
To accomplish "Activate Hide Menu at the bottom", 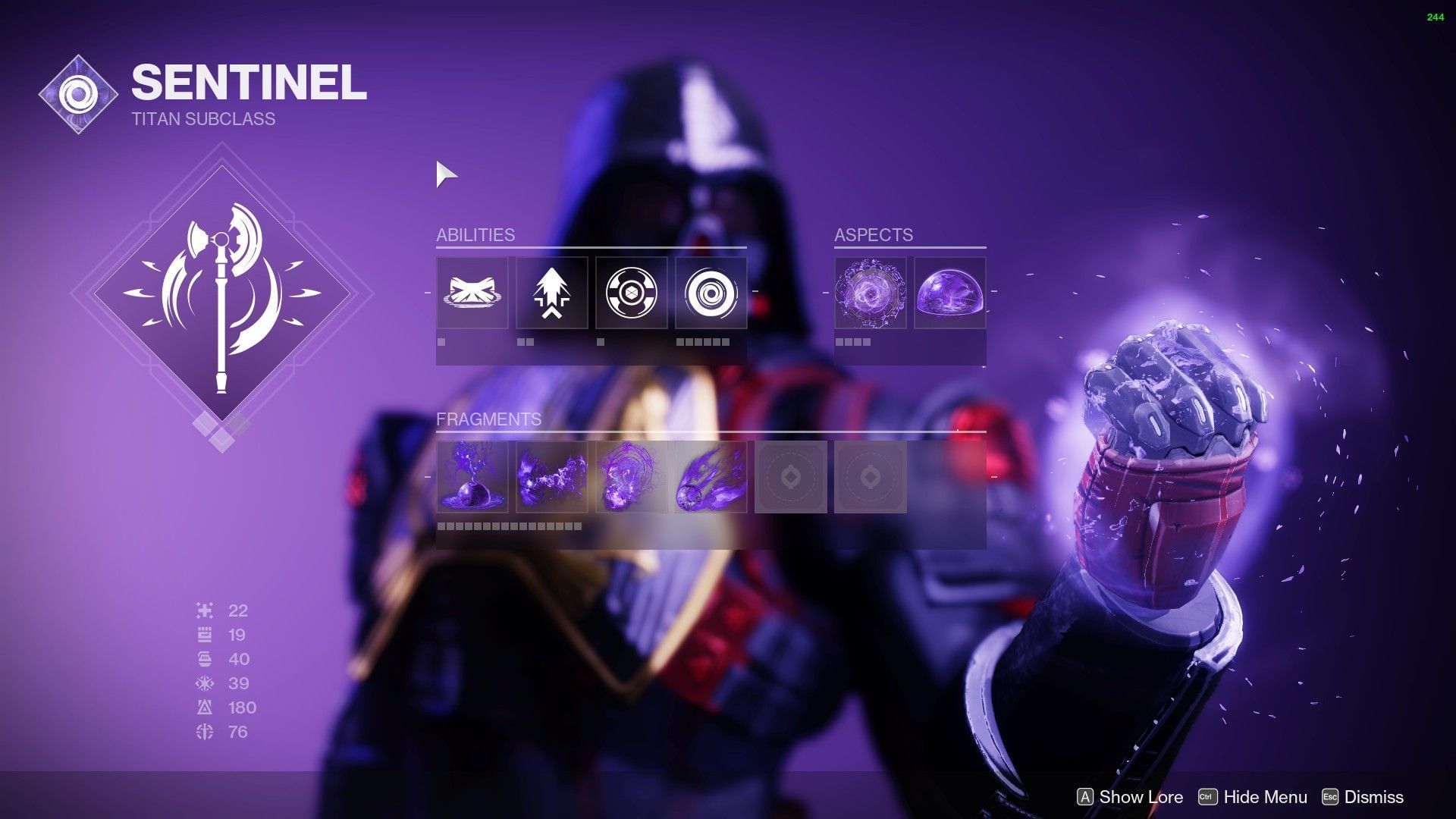I will 1254,797.
